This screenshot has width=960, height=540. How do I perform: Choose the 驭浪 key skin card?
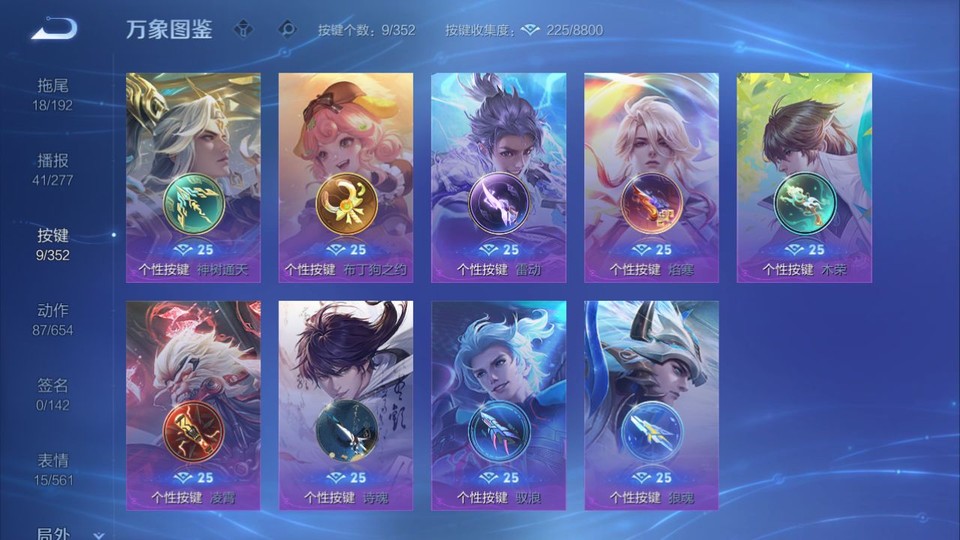[x=498, y=405]
